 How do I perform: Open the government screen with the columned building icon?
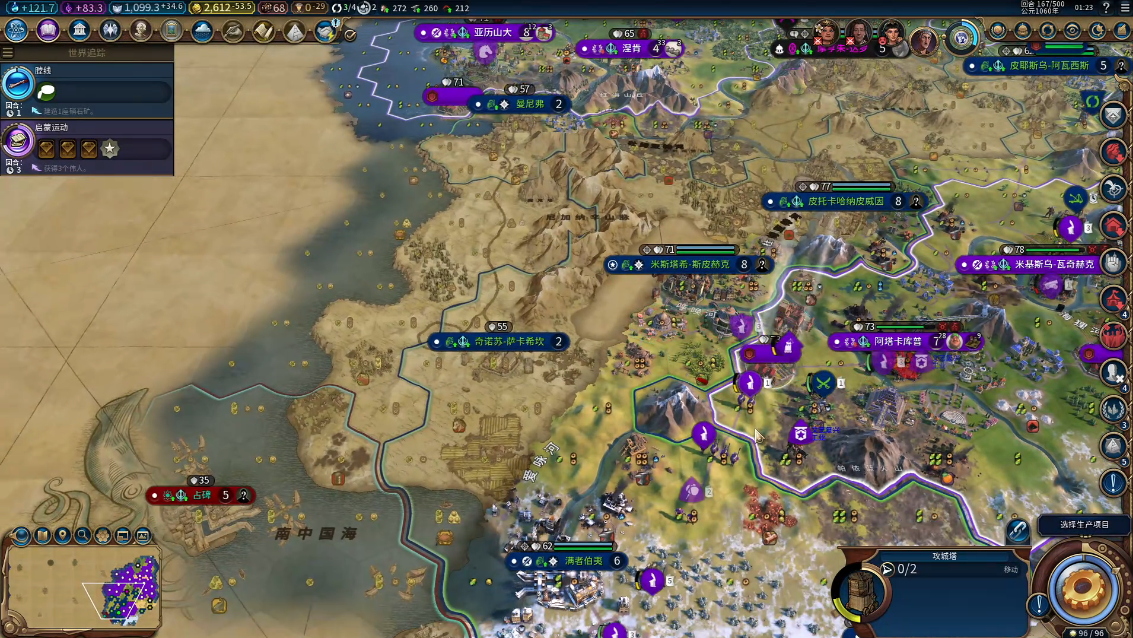[x=78, y=31]
